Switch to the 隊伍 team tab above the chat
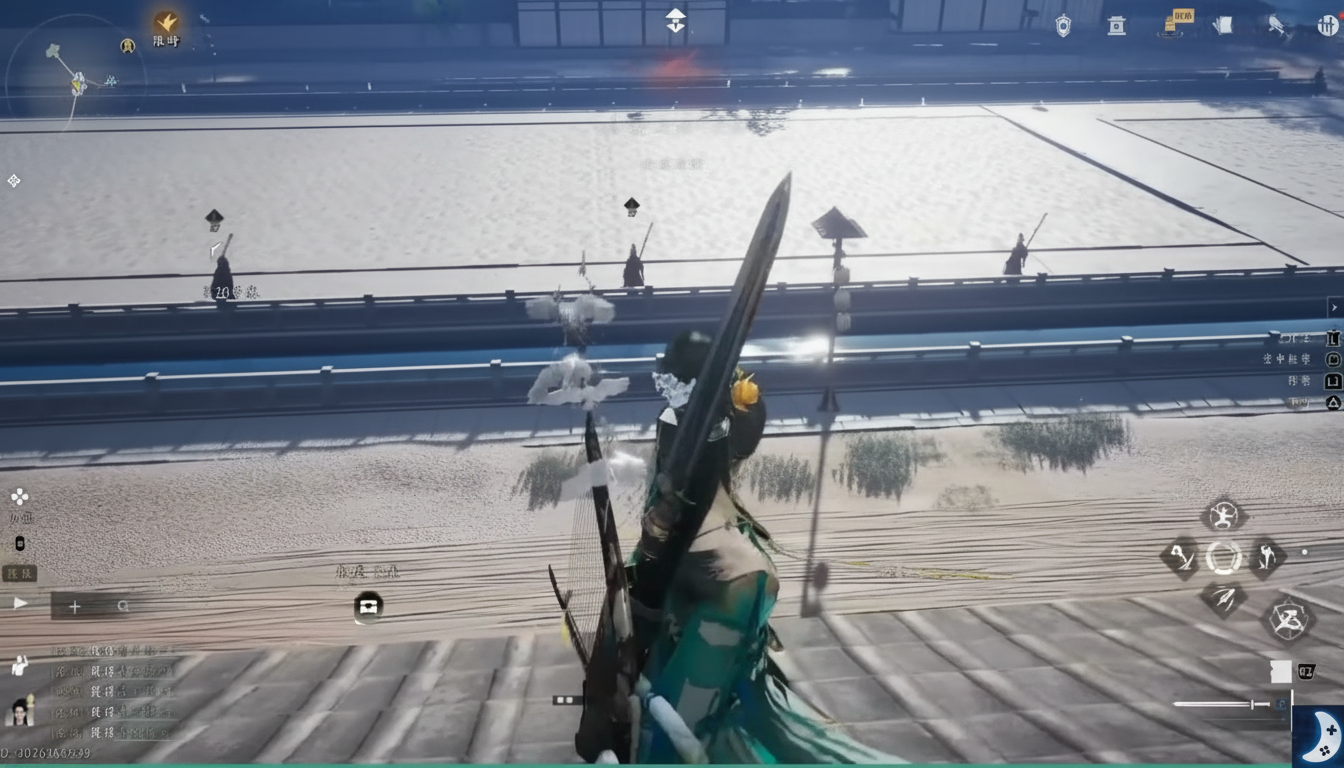The width and height of the screenshot is (1344, 768). click(18, 575)
